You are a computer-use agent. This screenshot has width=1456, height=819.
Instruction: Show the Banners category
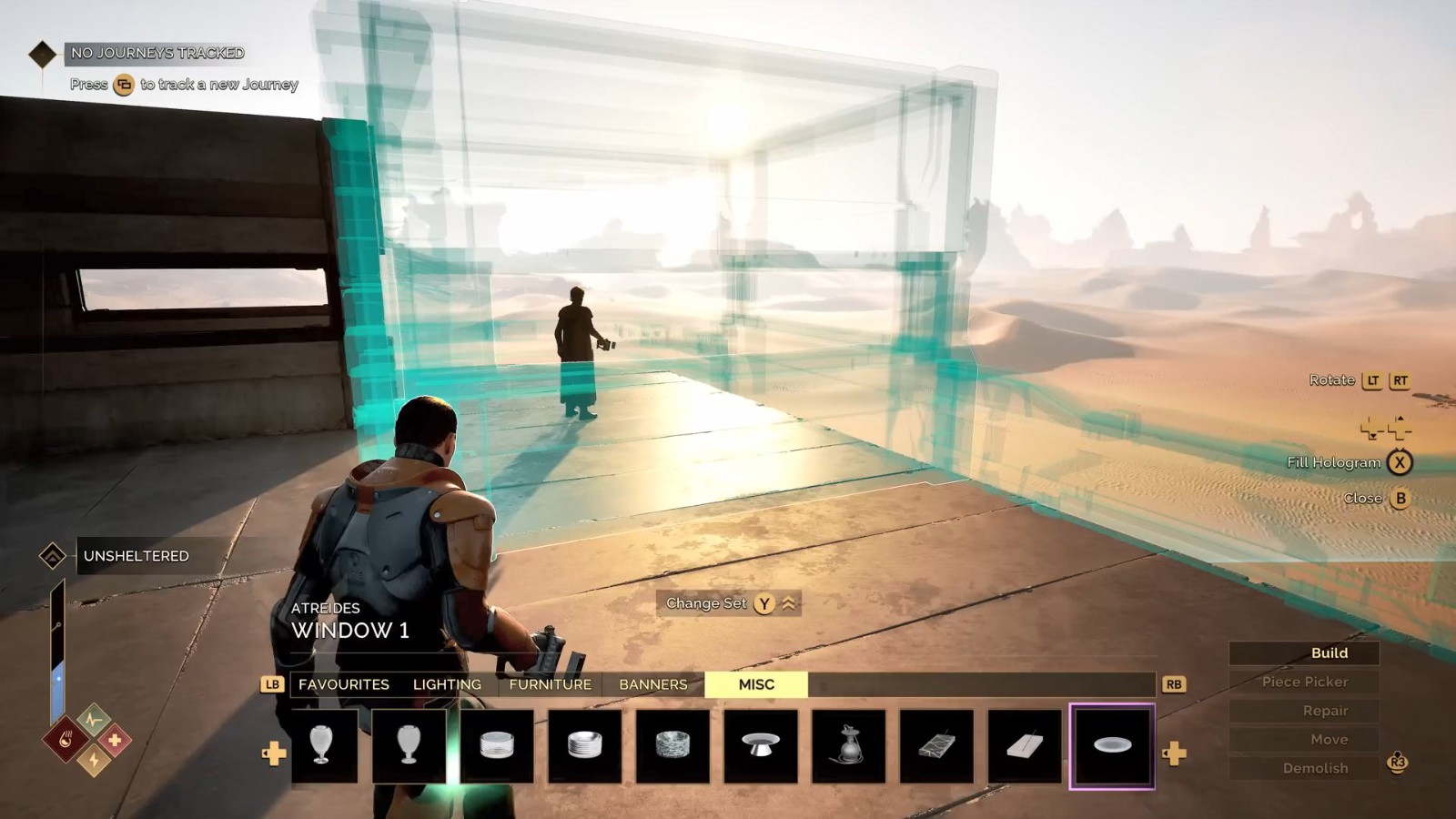pos(652,684)
